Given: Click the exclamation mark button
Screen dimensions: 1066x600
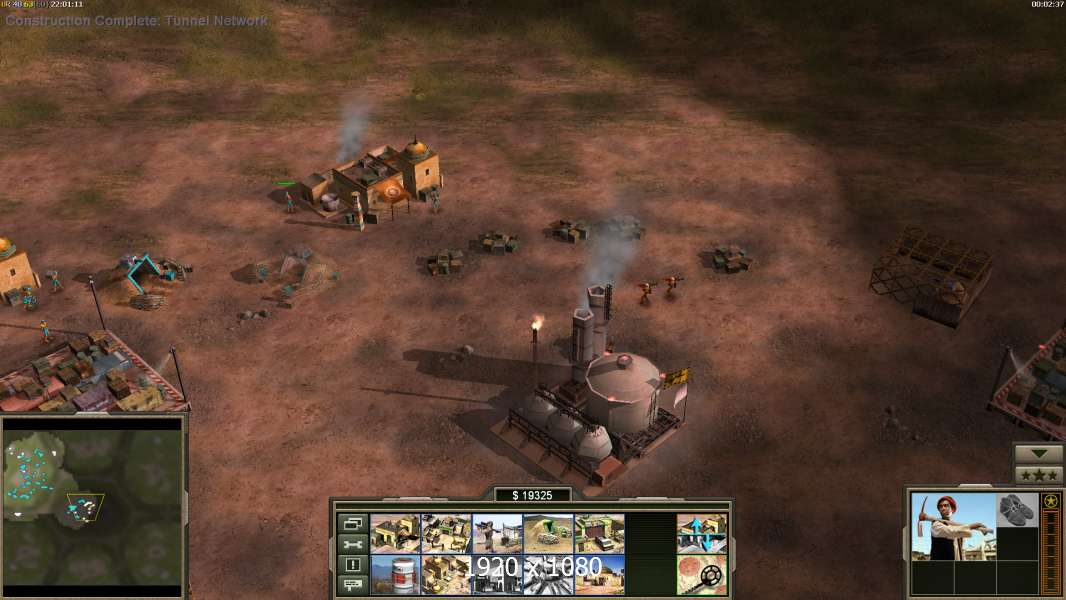Looking at the screenshot, I should point(353,565).
